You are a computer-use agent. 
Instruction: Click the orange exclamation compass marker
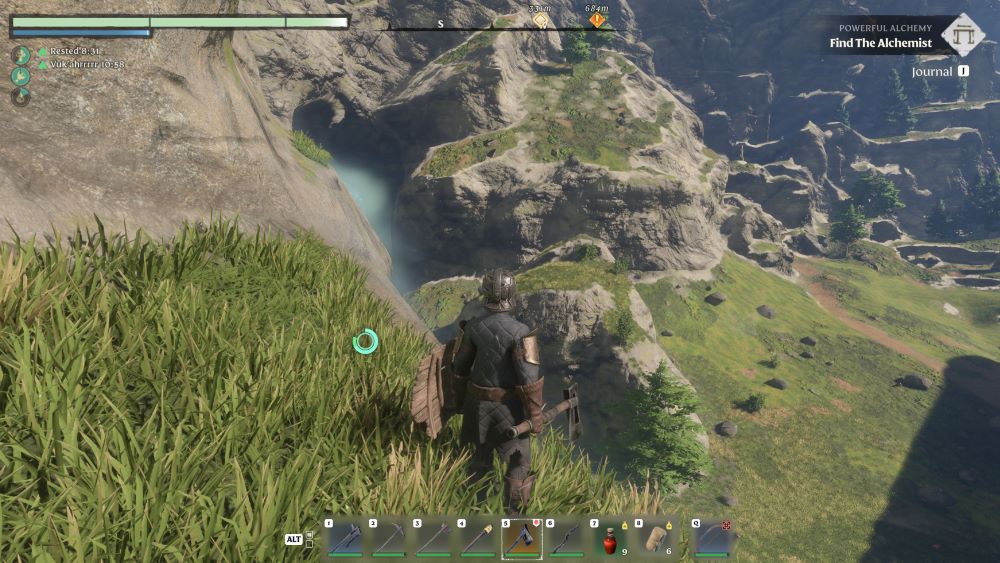click(x=597, y=20)
